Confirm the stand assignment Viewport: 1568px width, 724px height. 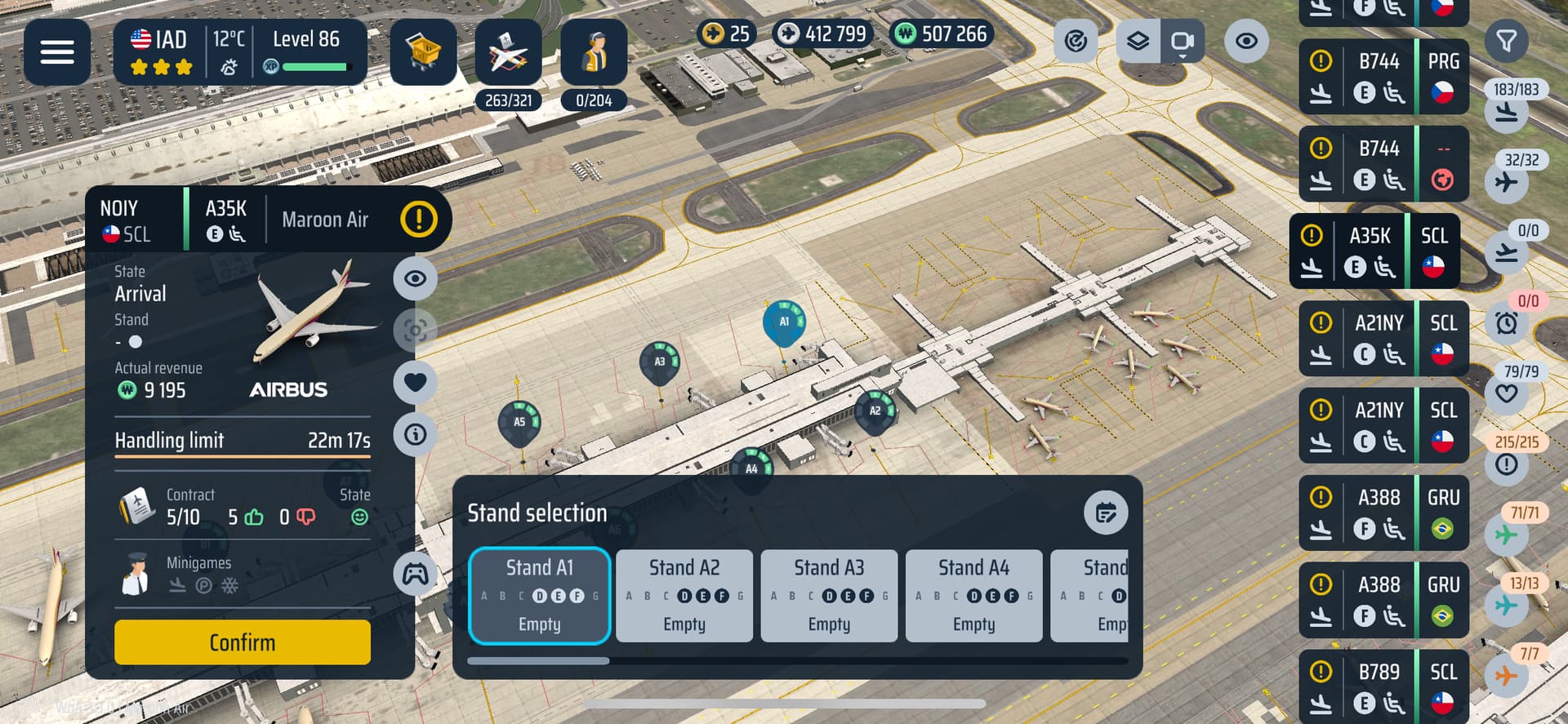click(x=242, y=642)
